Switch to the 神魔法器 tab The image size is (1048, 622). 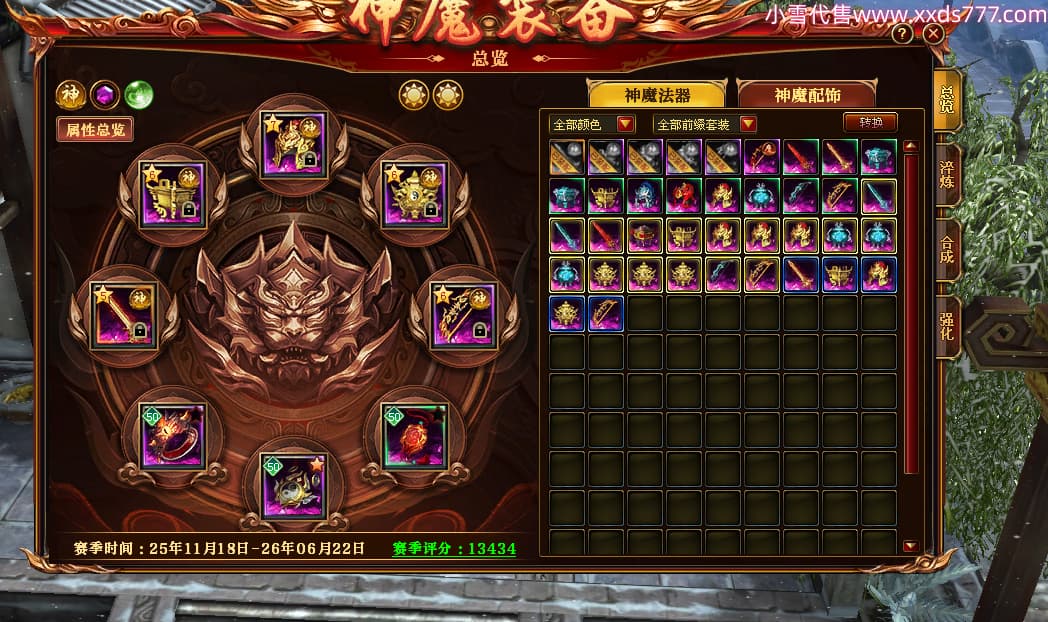pos(658,96)
